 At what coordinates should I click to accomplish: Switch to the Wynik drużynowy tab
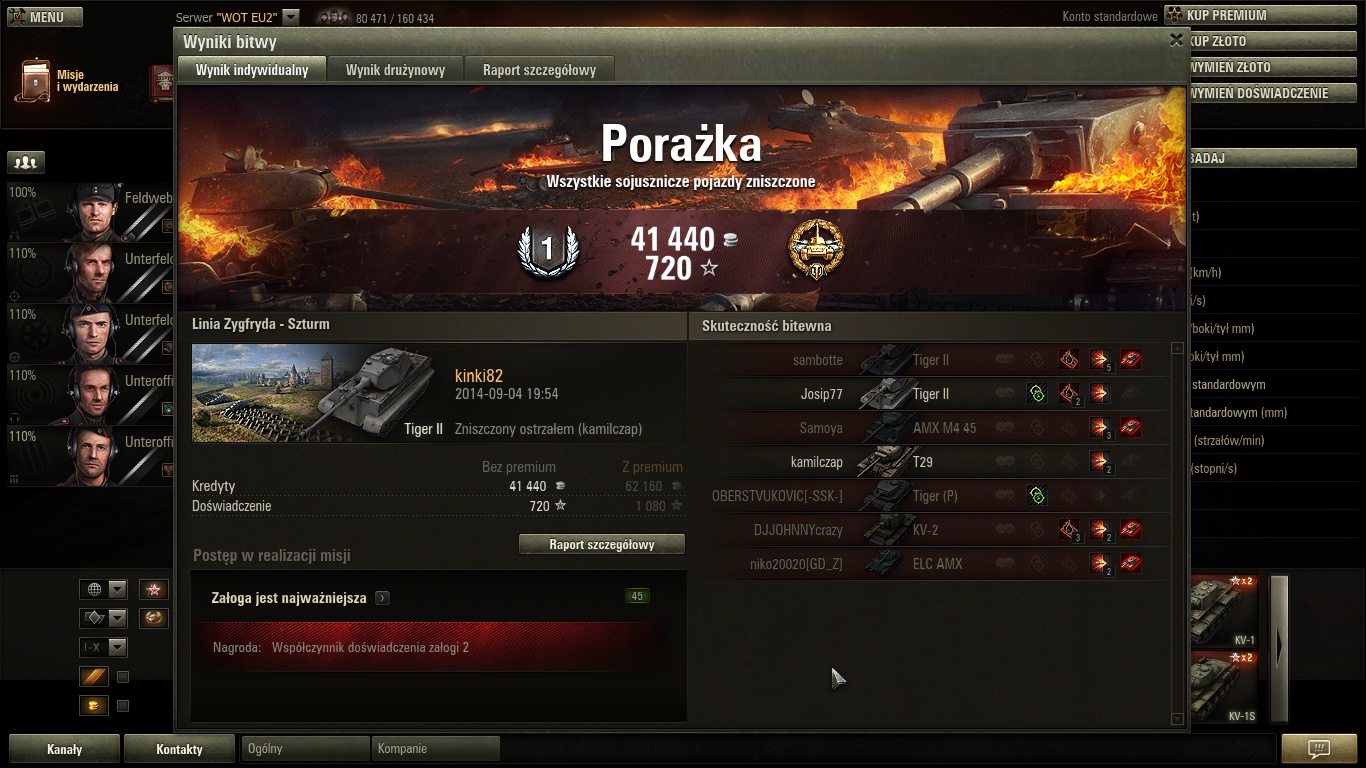(x=395, y=70)
